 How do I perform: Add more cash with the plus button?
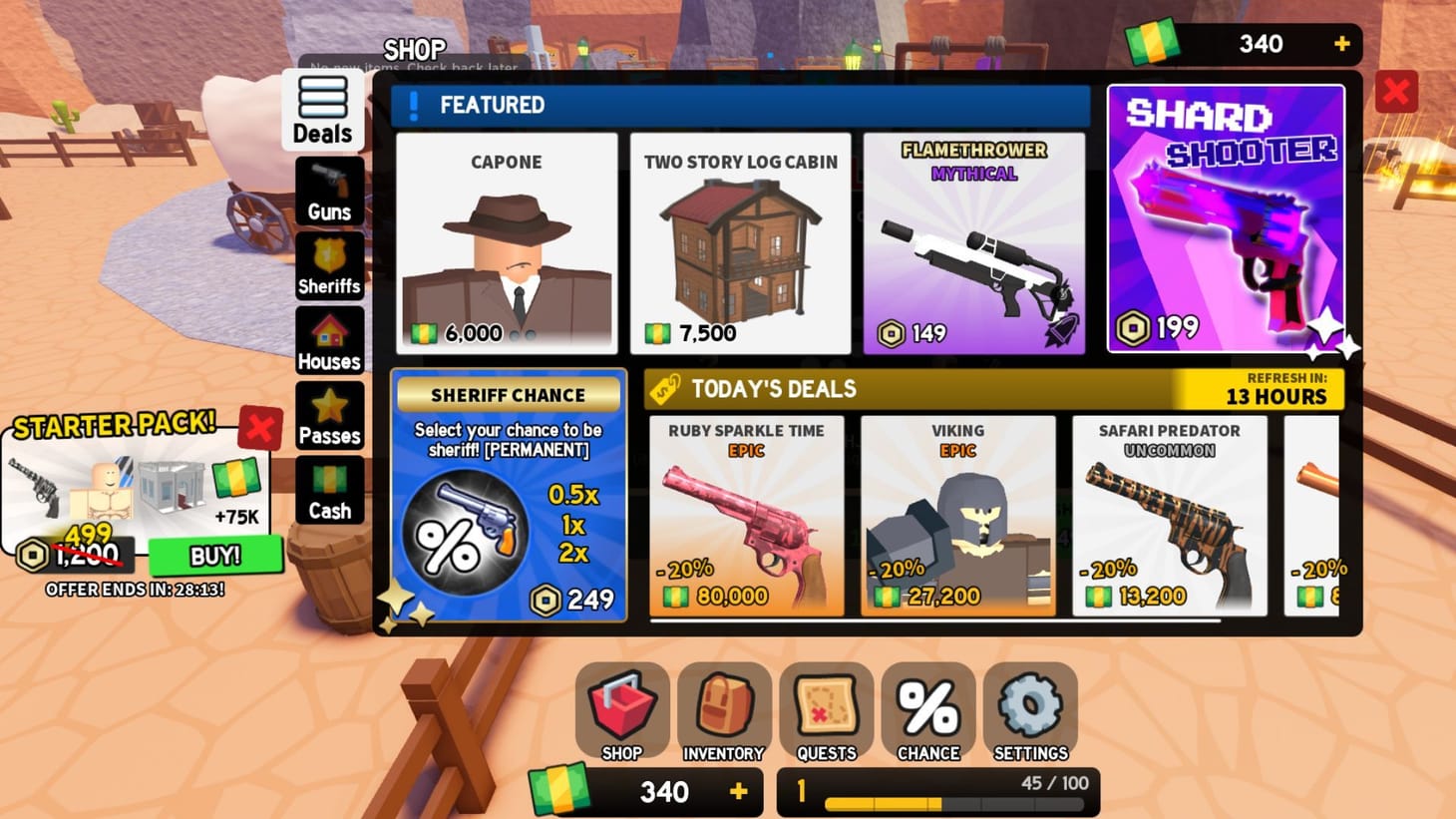point(1341,44)
